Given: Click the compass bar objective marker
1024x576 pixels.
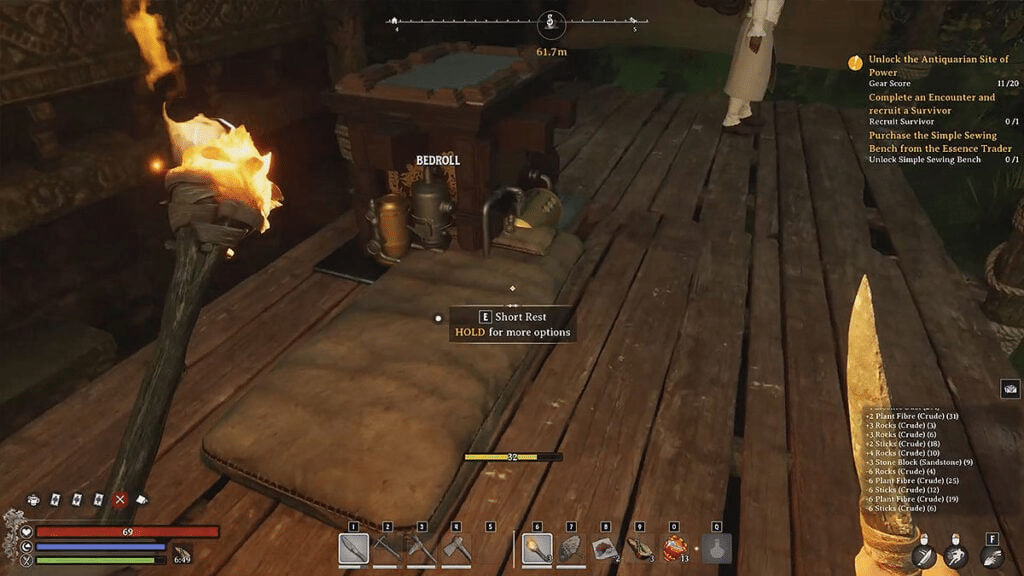Looking at the screenshot, I should click(551, 22).
